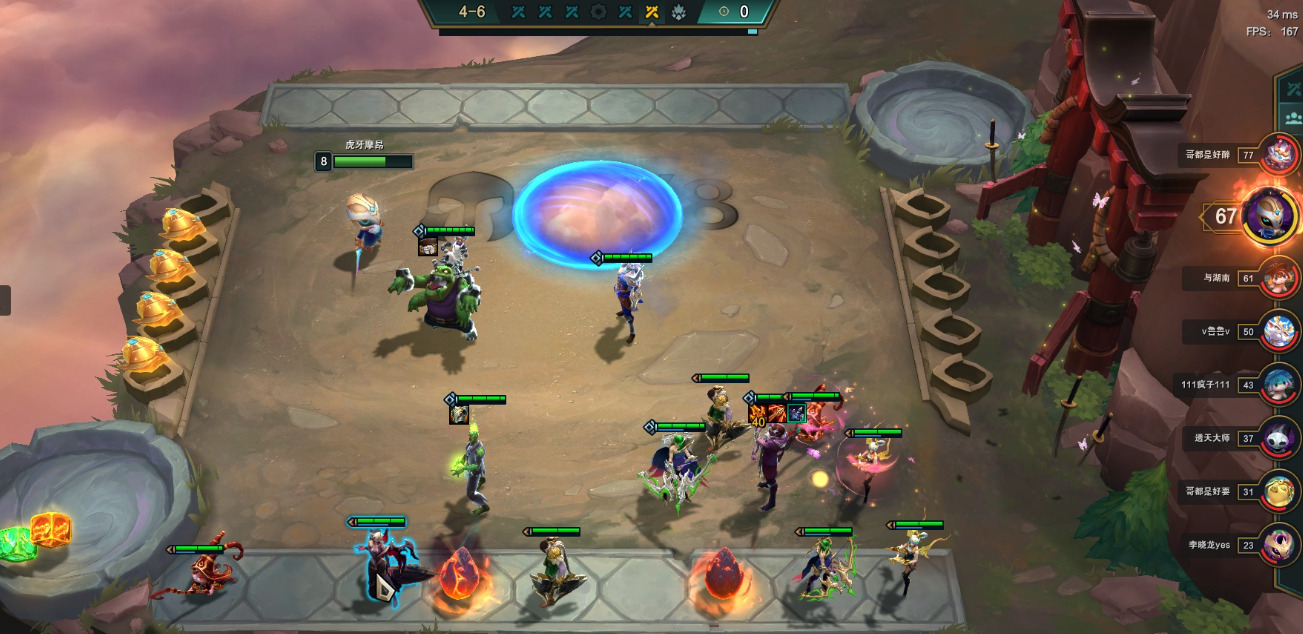Click the yellow crossed-swords current round icon
The image size is (1303, 634).
coord(651,12)
